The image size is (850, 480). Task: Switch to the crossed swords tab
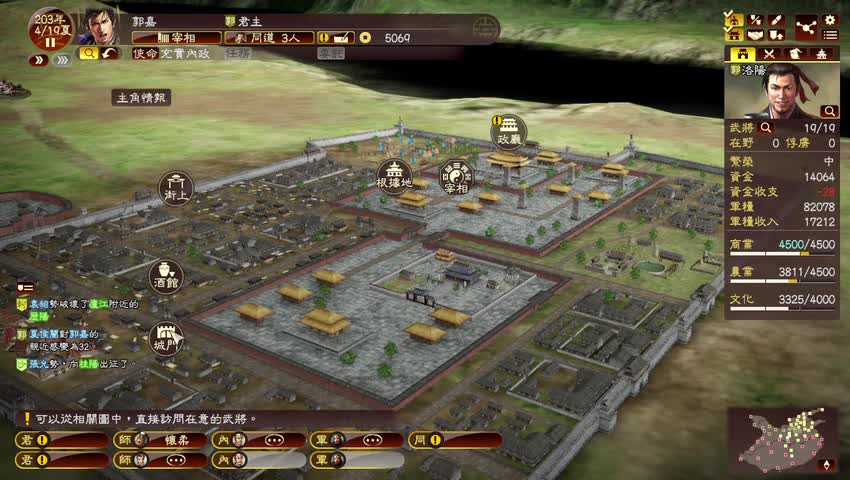(x=770, y=54)
